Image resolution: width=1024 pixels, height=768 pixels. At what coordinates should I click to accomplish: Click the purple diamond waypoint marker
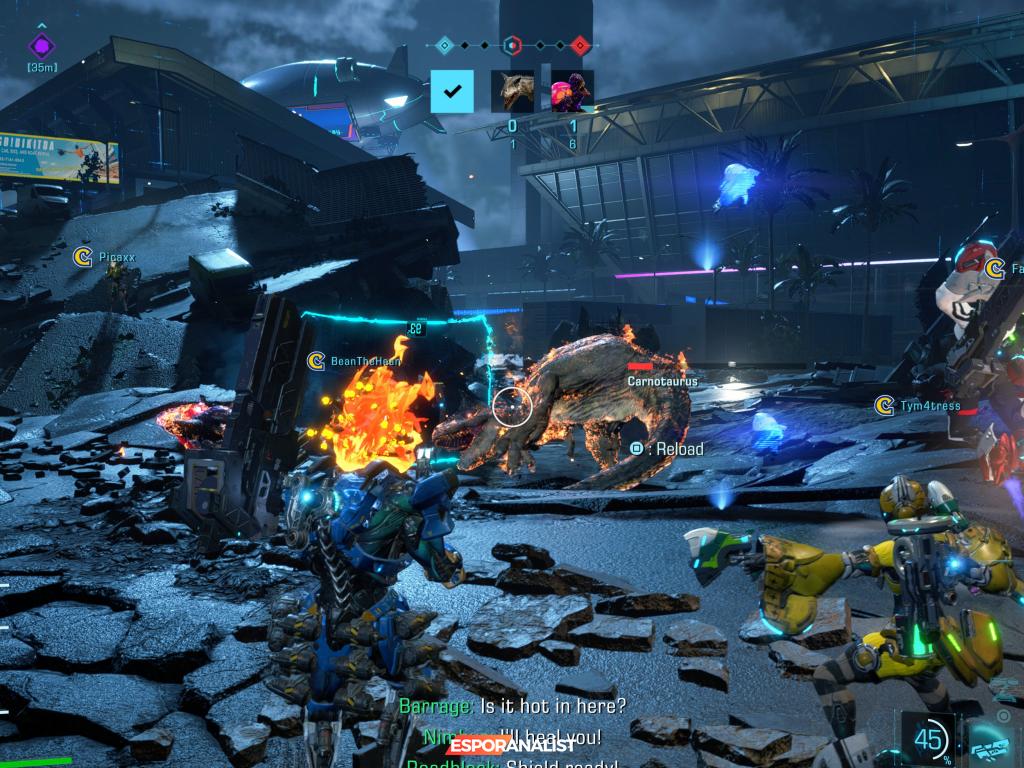(x=41, y=45)
